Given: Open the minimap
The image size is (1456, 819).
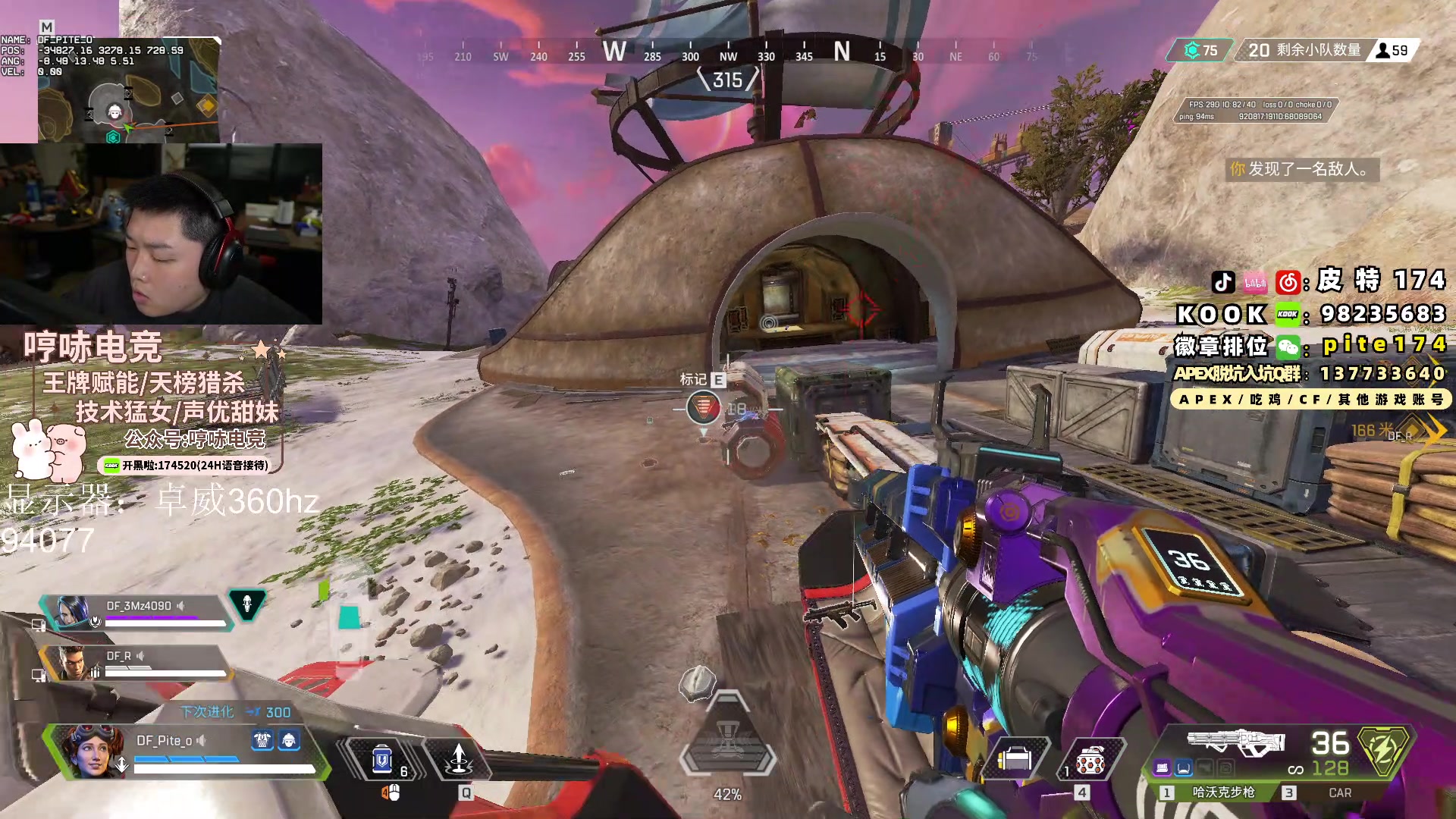Looking at the screenshot, I should [x=129, y=91].
